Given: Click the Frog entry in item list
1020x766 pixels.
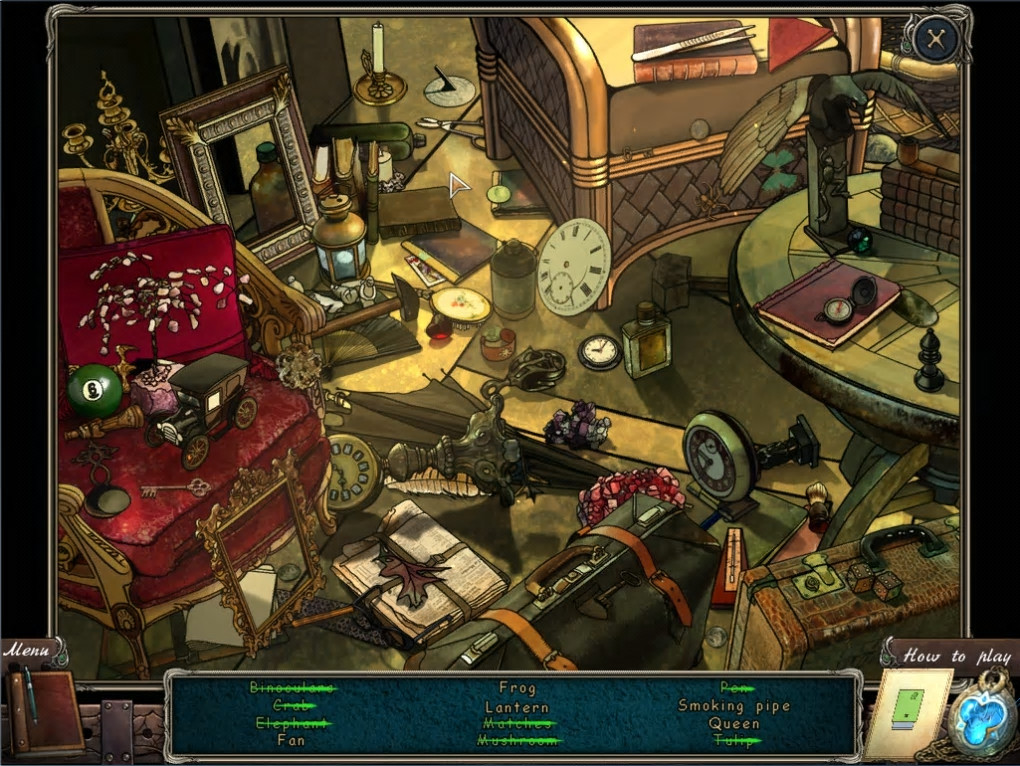Looking at the screenshot, I should pos(517,688).
